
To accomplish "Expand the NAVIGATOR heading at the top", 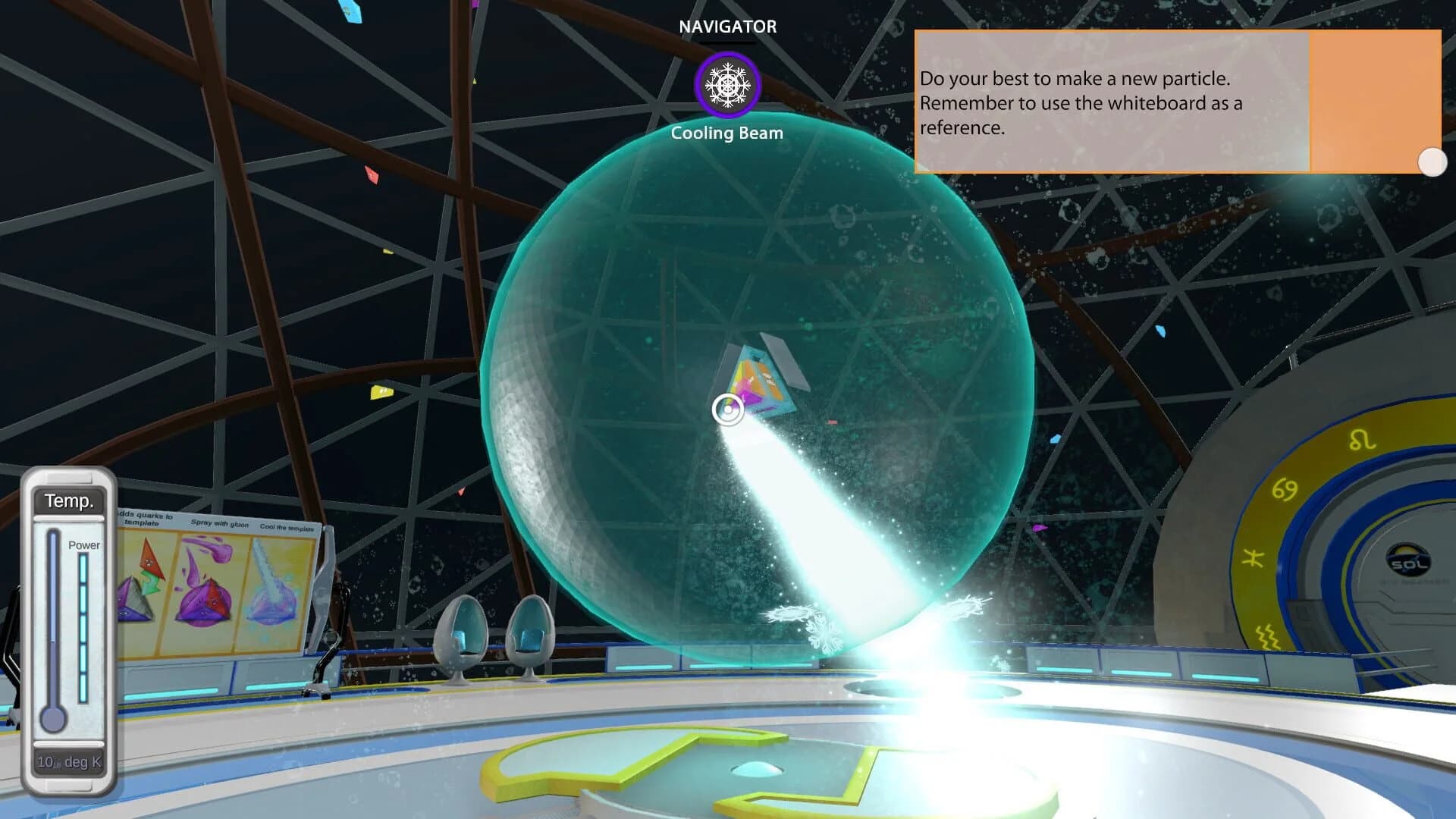I will [727, 27].
